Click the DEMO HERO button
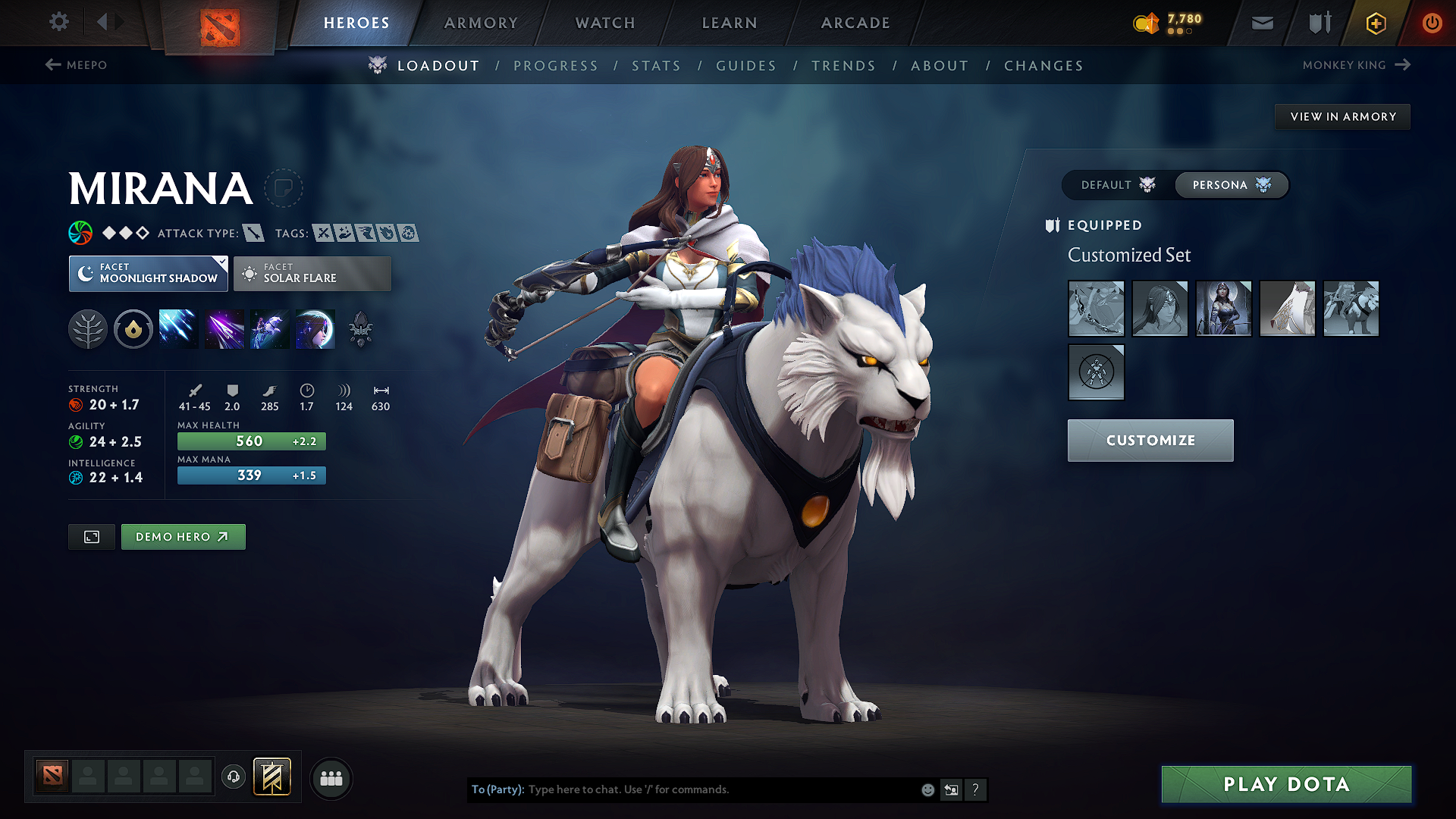This screenshot has width=1456, height=819. pos(183,536)
